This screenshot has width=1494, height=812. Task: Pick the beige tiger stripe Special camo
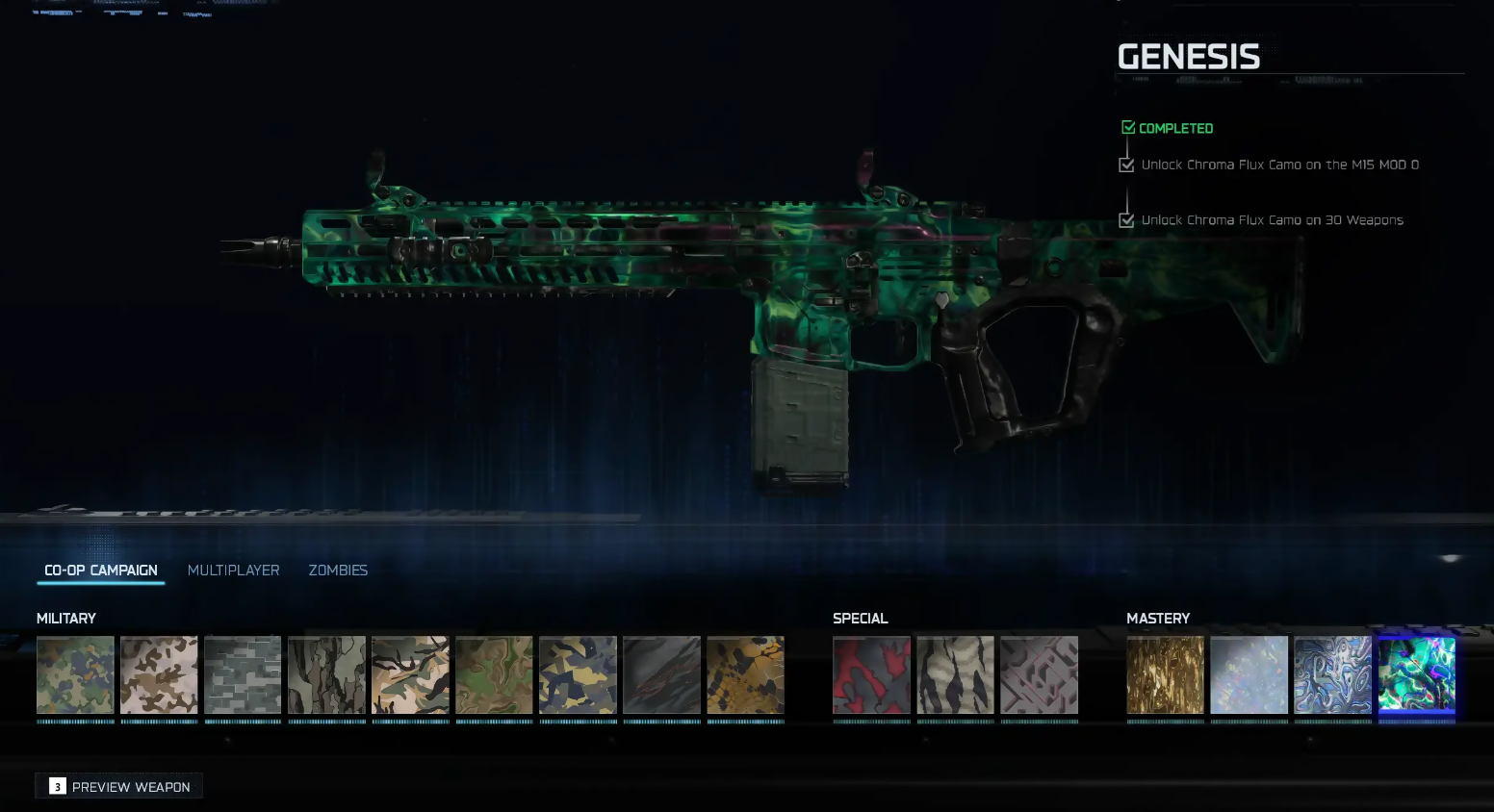[955, 674]
